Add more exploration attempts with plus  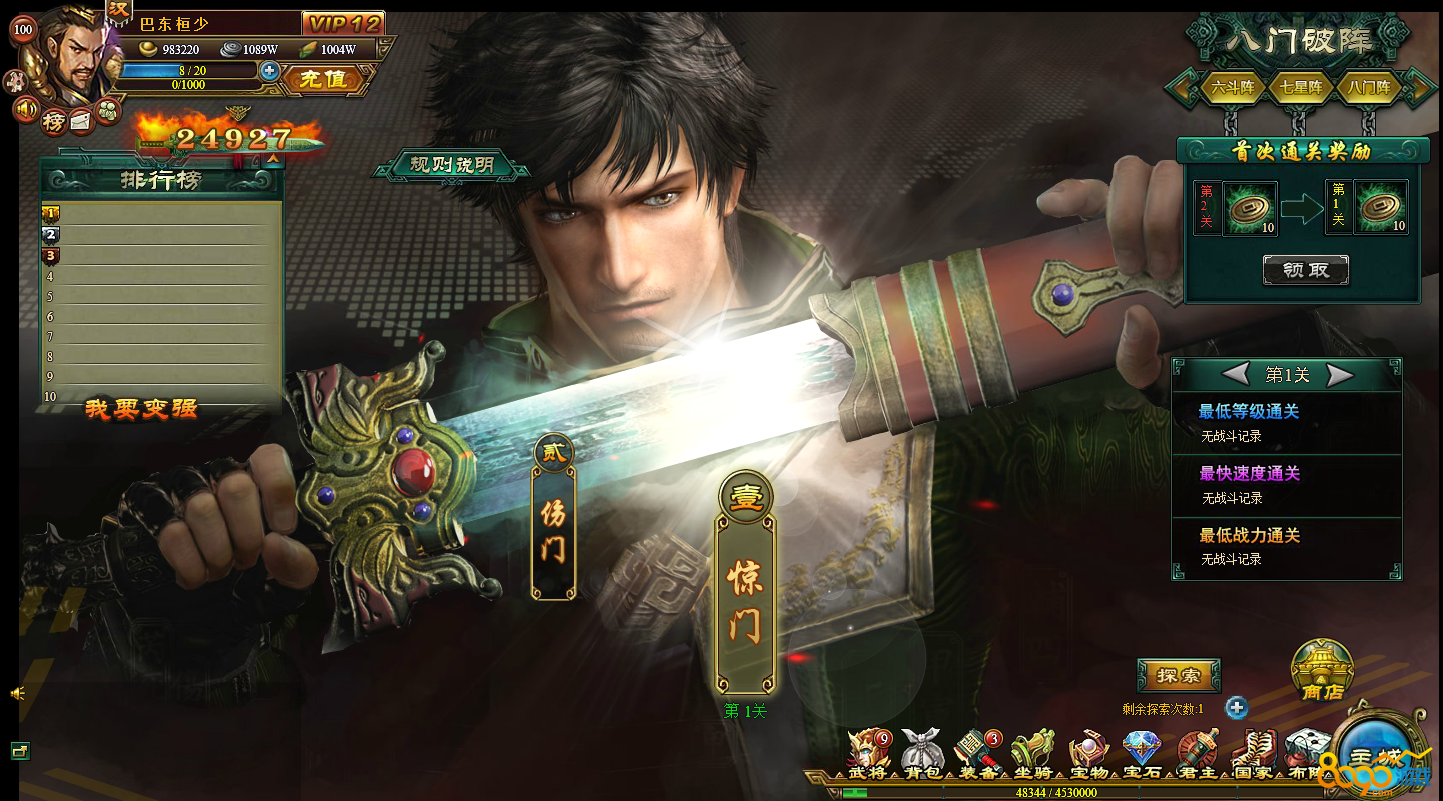[x=1237, y=708]
